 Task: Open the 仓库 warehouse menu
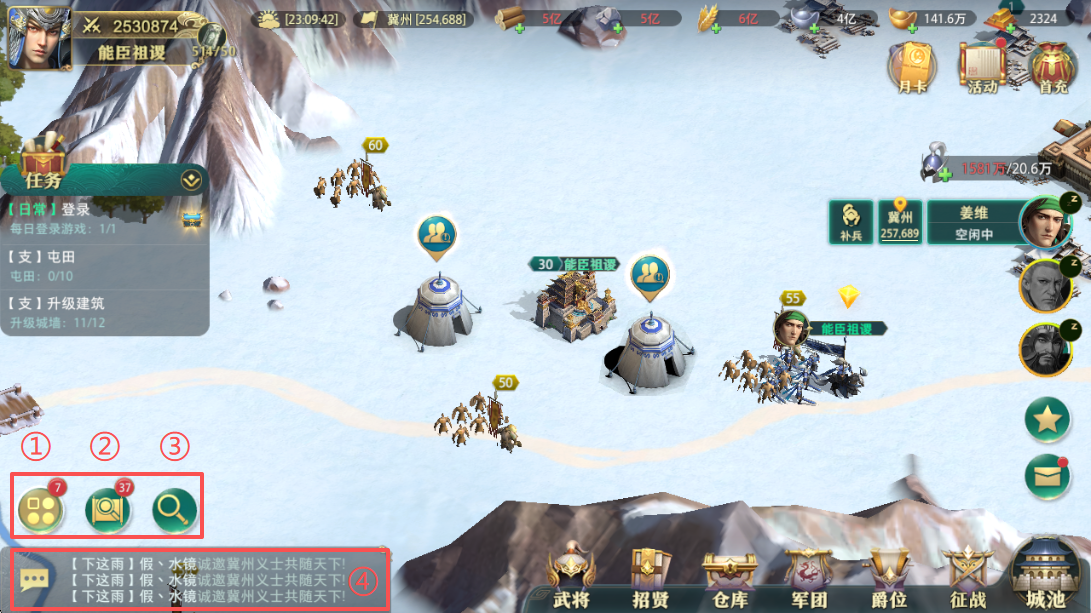(730, 578)
